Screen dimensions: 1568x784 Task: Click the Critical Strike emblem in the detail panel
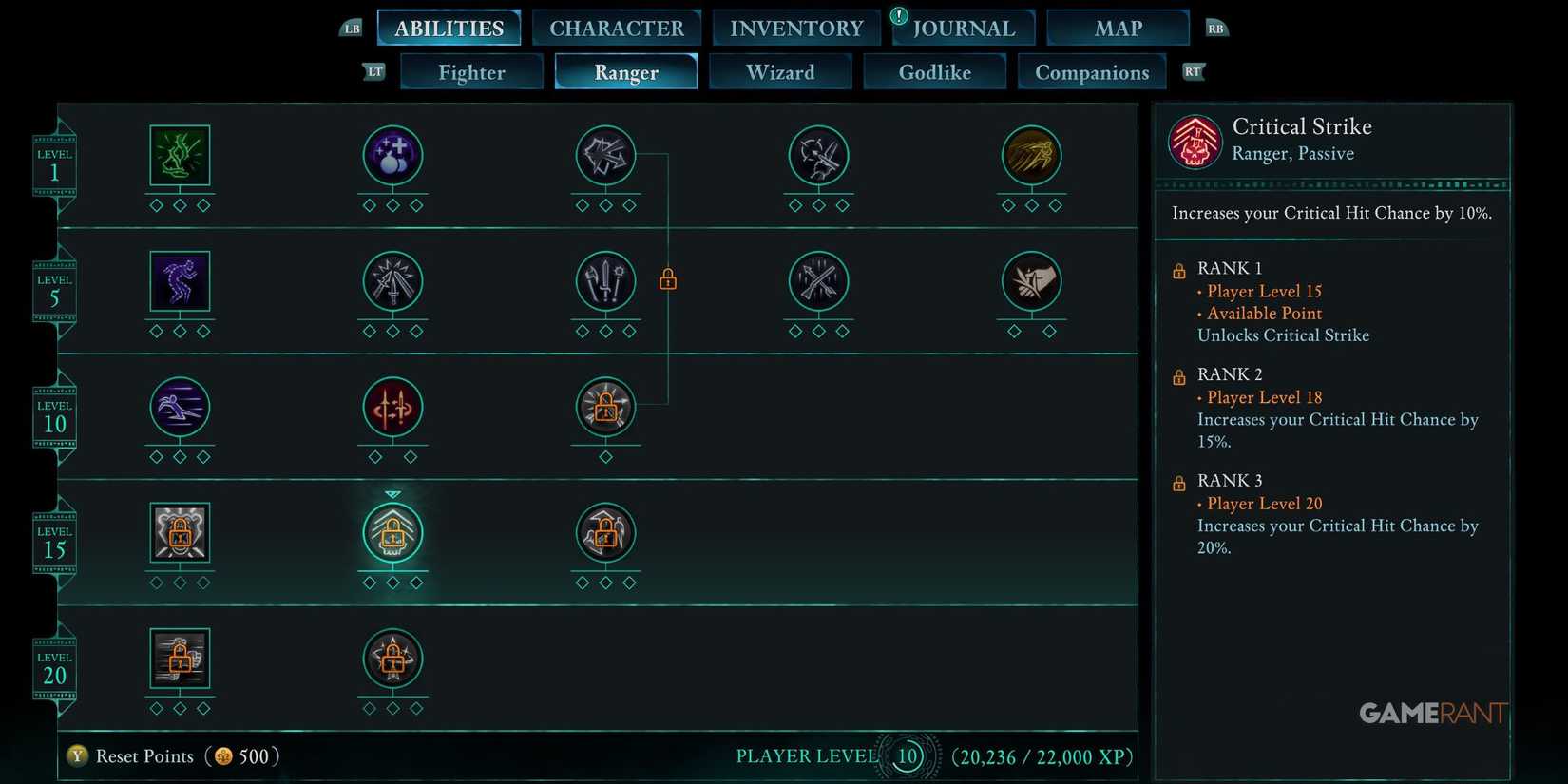click(1195, 141)
